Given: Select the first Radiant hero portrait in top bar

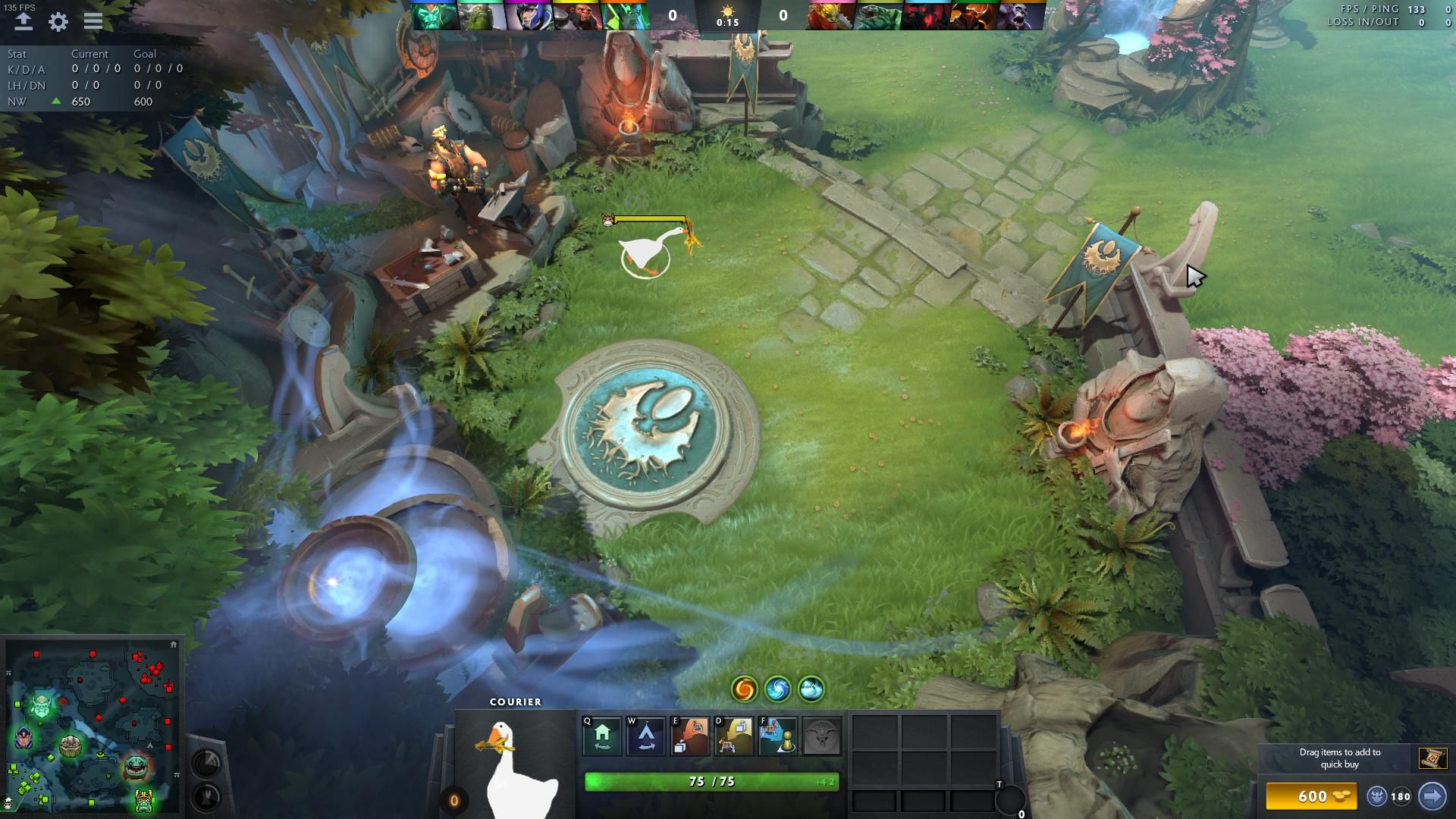Looking at the screenshot, I should pos(435,16).
